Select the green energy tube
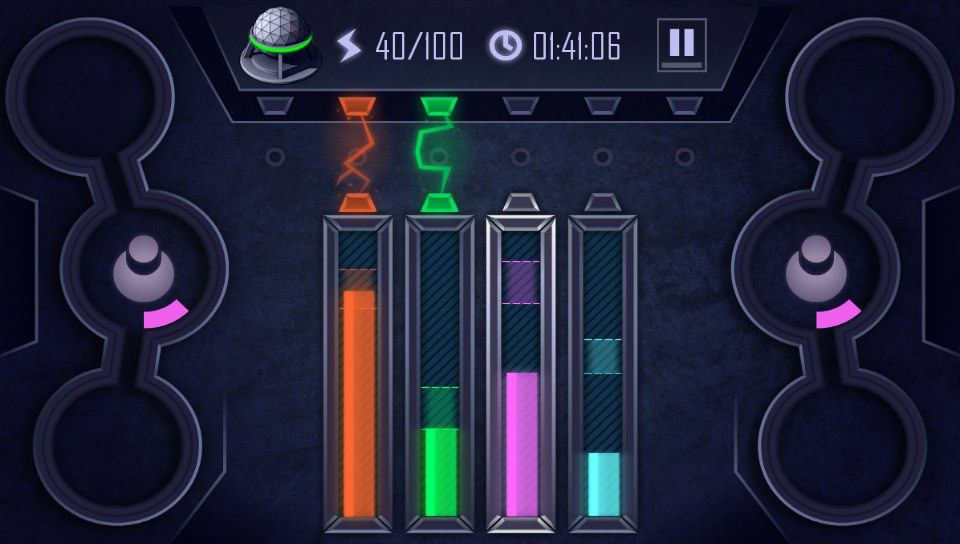 pyautogui.click(x=440, y=375)
